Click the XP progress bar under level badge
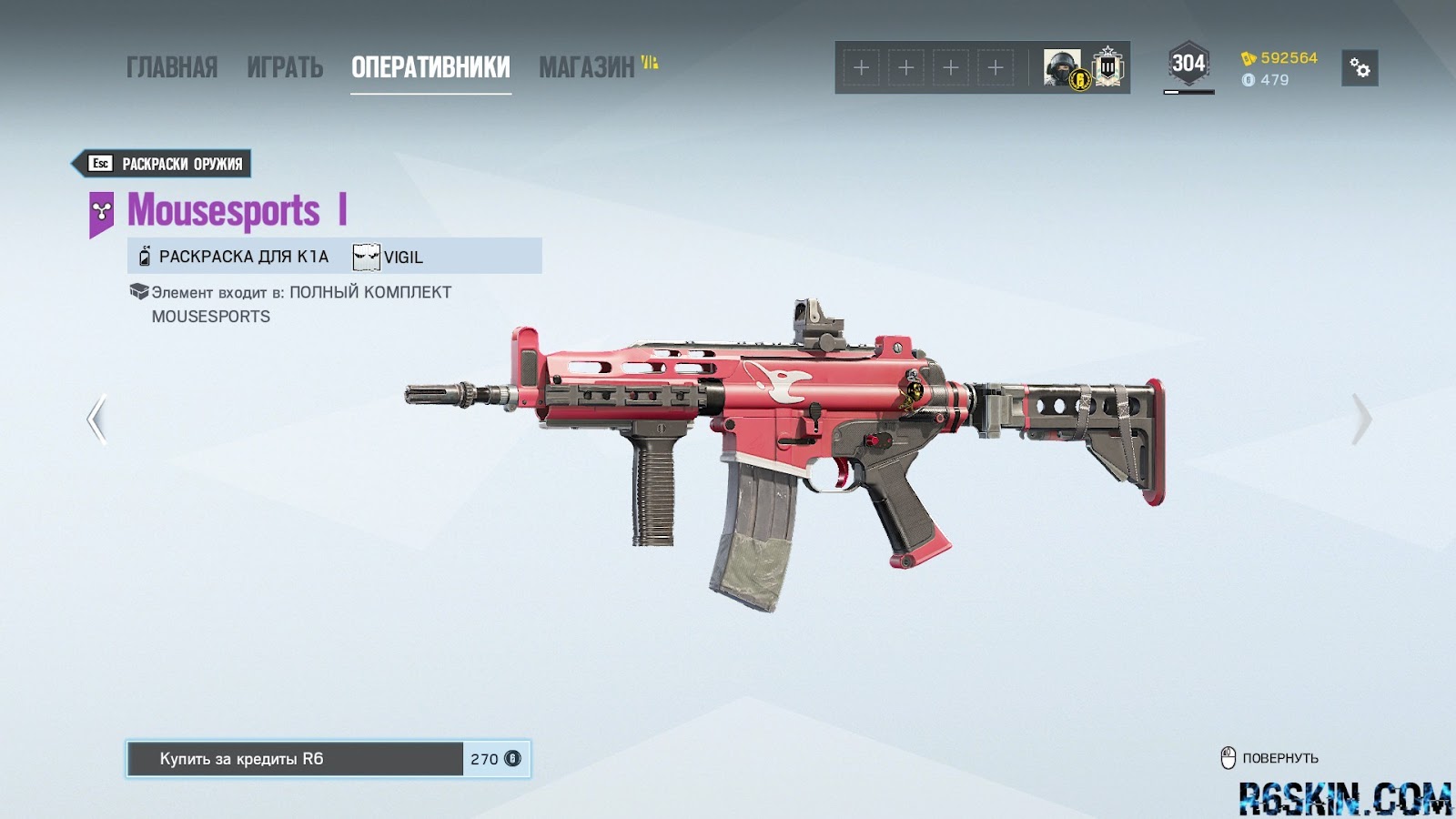The image size is (1456, 819). [x=1188, y=91]
